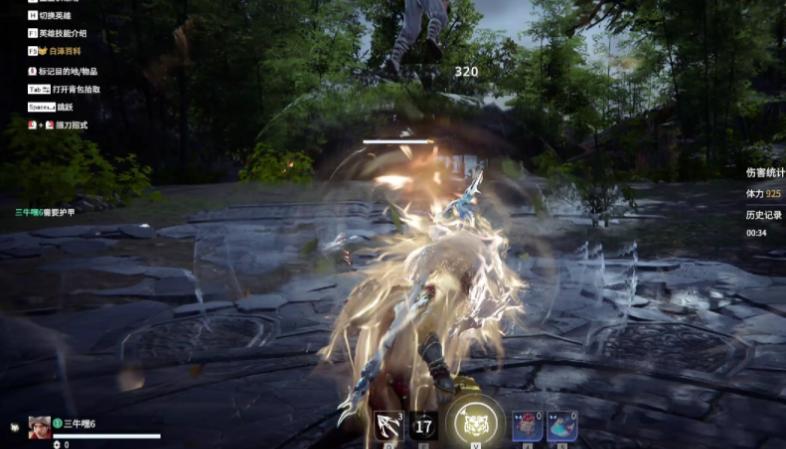Image resolution: width=786 pixels, height=449 pixels.
Task: Open the 伤害统计 damage statistics panel
Action: point(765,172)
